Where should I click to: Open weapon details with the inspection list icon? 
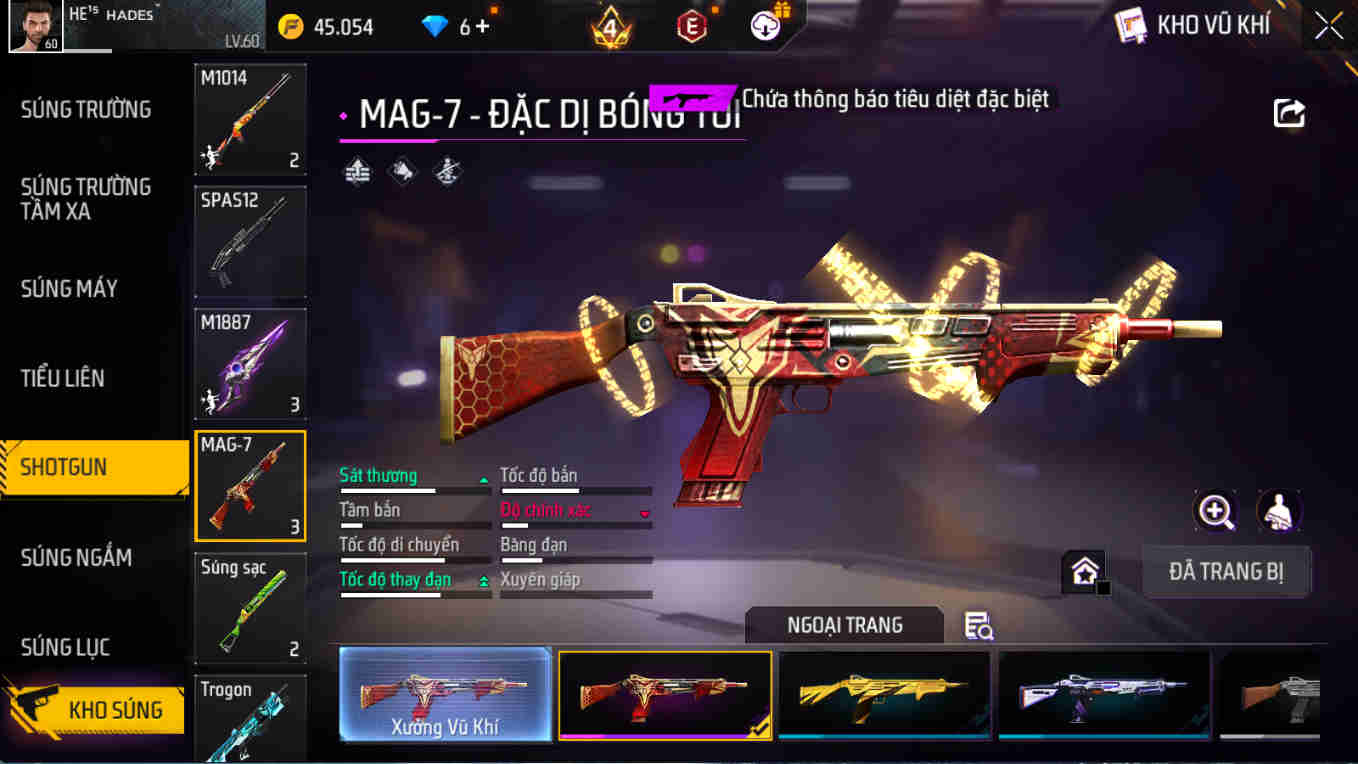click(978, 623)
